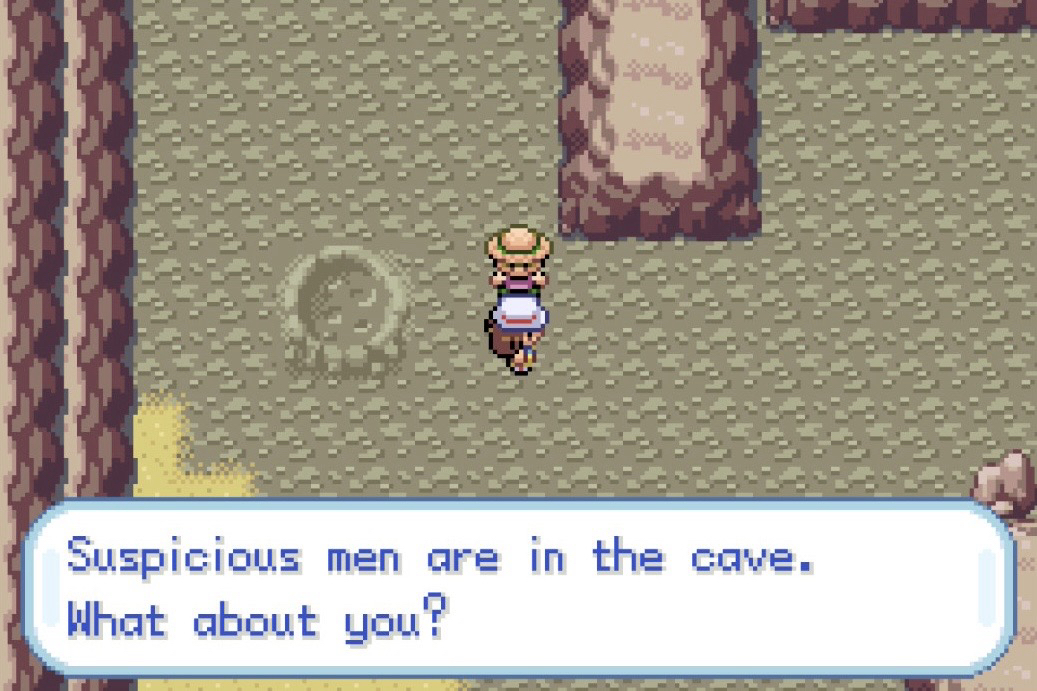Click the dialogue box to continue
The image size is (1037, 691).
point(518,588)
